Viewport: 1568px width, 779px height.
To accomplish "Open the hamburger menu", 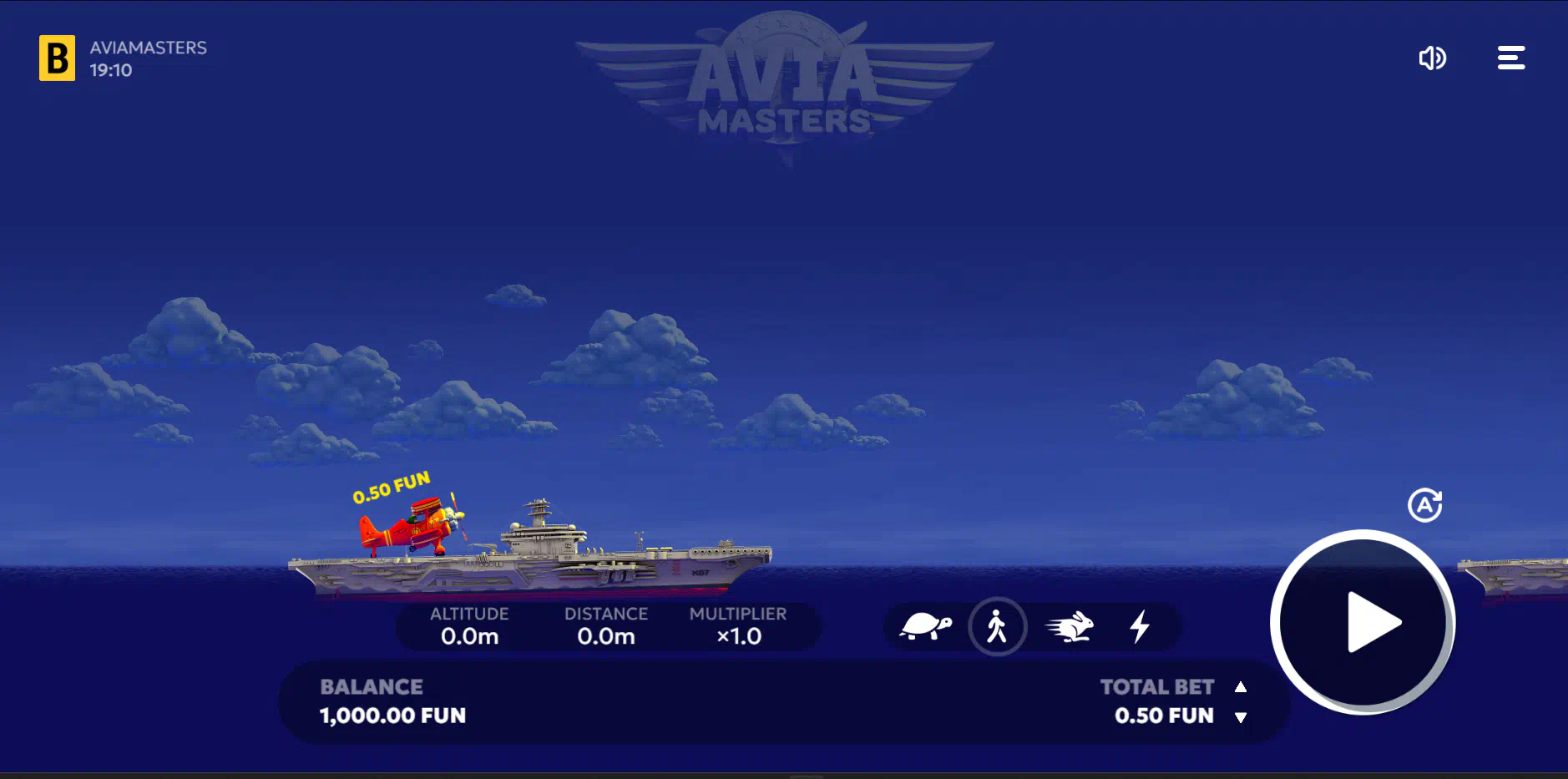I will pos(1510,58).
